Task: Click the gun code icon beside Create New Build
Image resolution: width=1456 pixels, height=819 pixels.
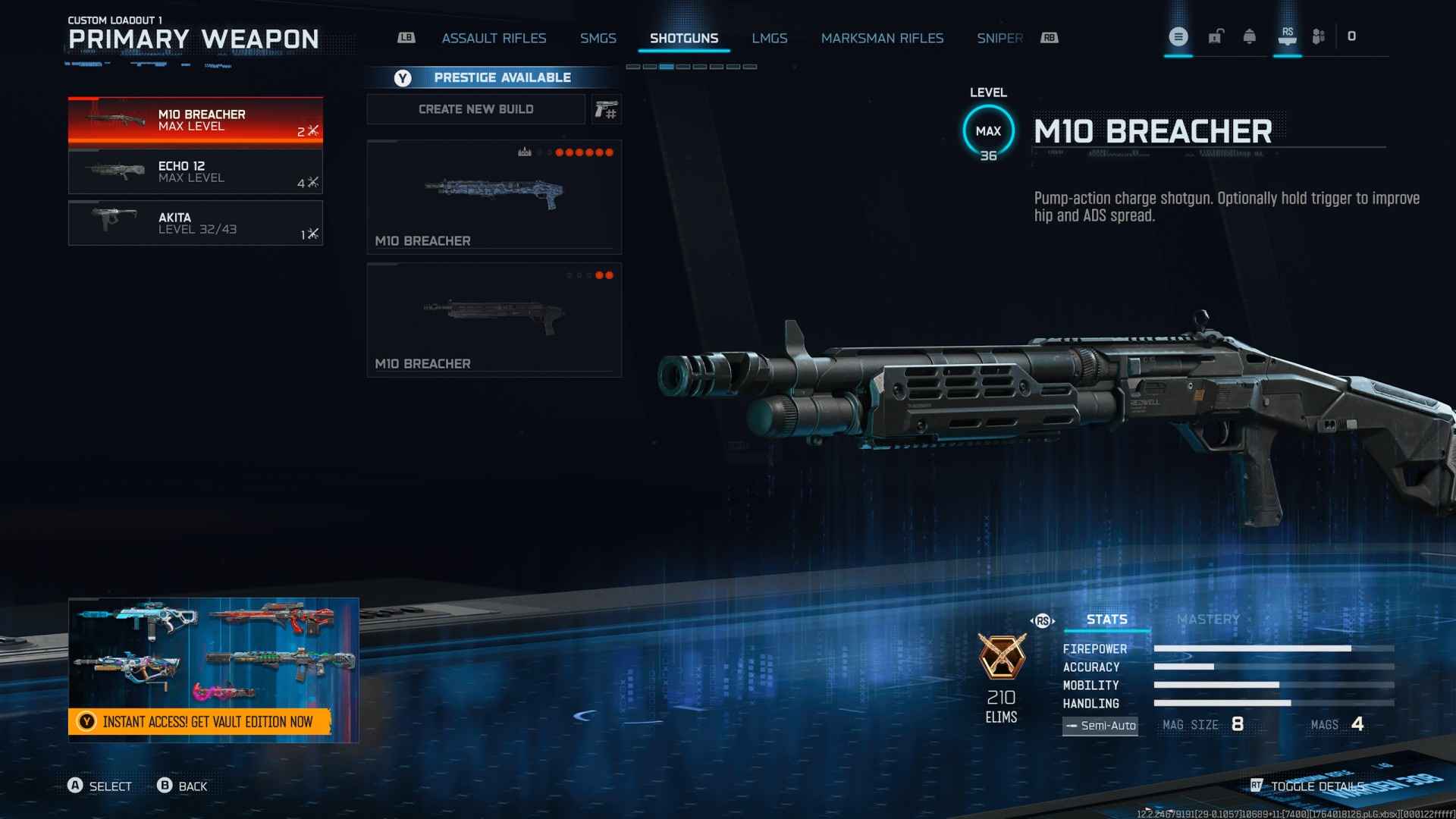Action: pyautogui.click(x=606, y=110)
